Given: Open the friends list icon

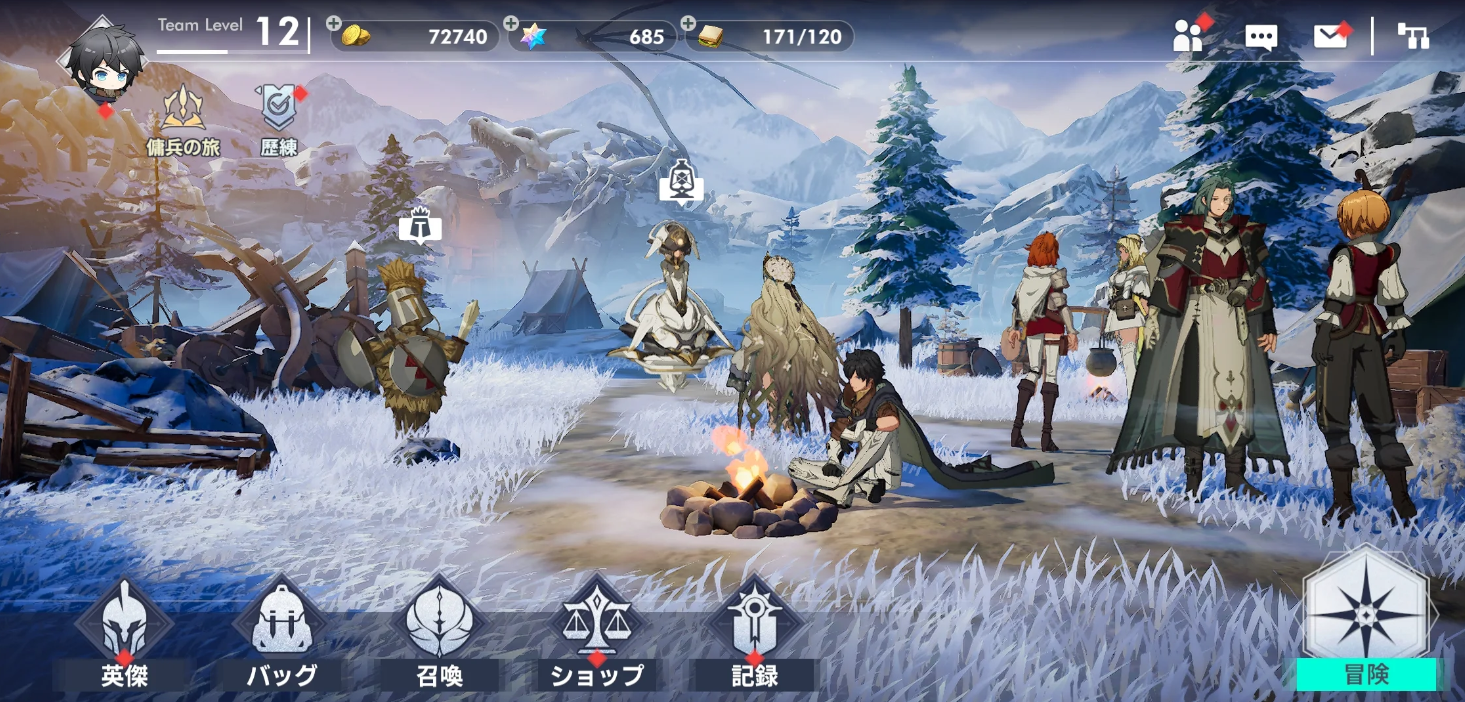Looking at the screenshot, I should coord(1188,37).
